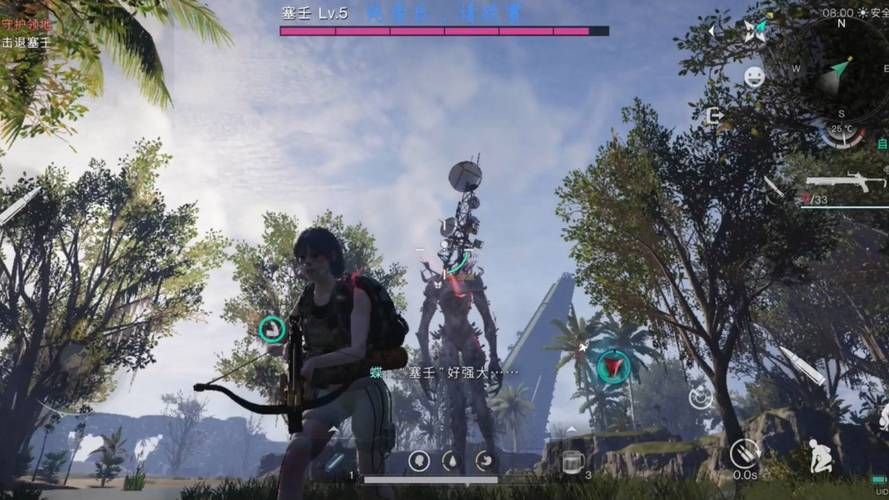Tap the head-shaped status icon
The width and height of the screenshot is (889, 500).
[419, 460]
